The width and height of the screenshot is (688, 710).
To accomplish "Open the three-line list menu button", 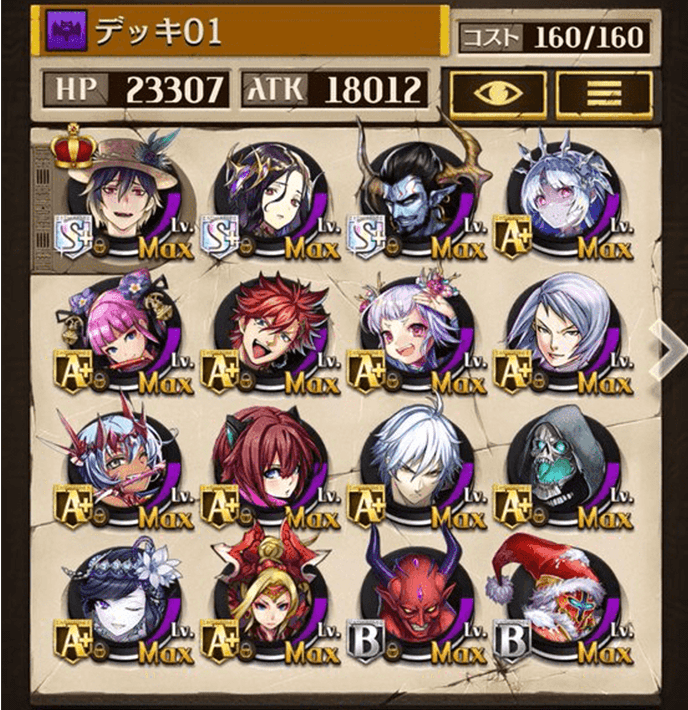I will 604,92.
